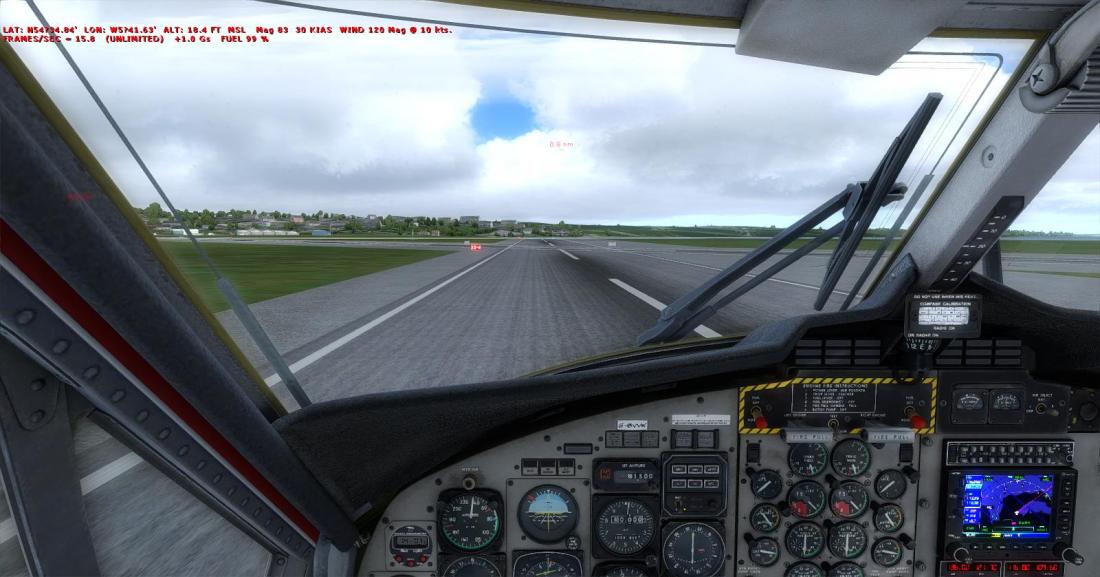Screen dimensions: 1100x577
Task: Pull the right engine FIRE PULL handle
Action: tap(891, 437)
